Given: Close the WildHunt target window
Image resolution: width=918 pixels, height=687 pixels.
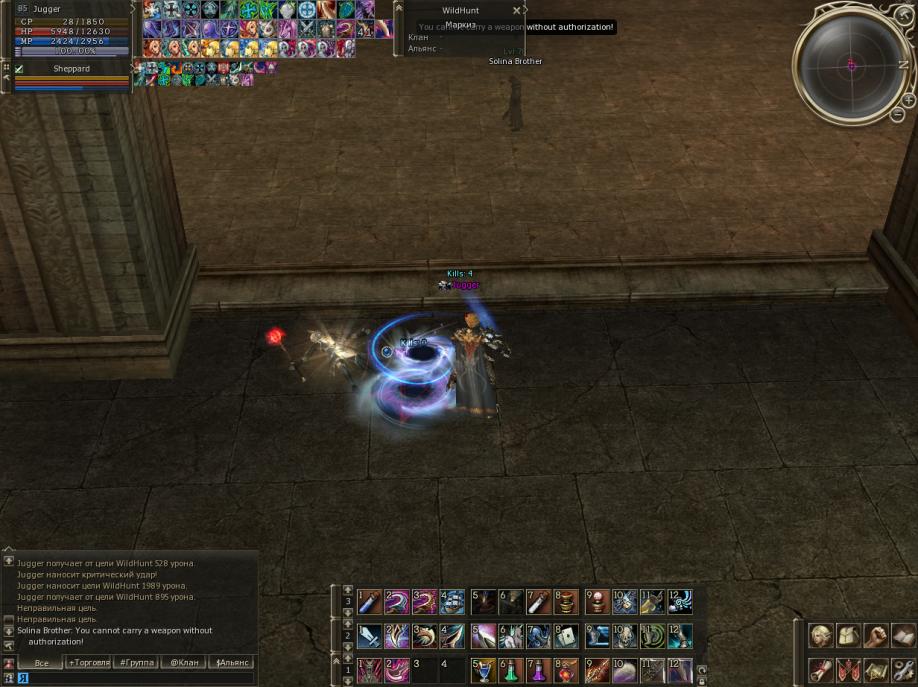Looking at the screenshot, I should pos(516,10).
